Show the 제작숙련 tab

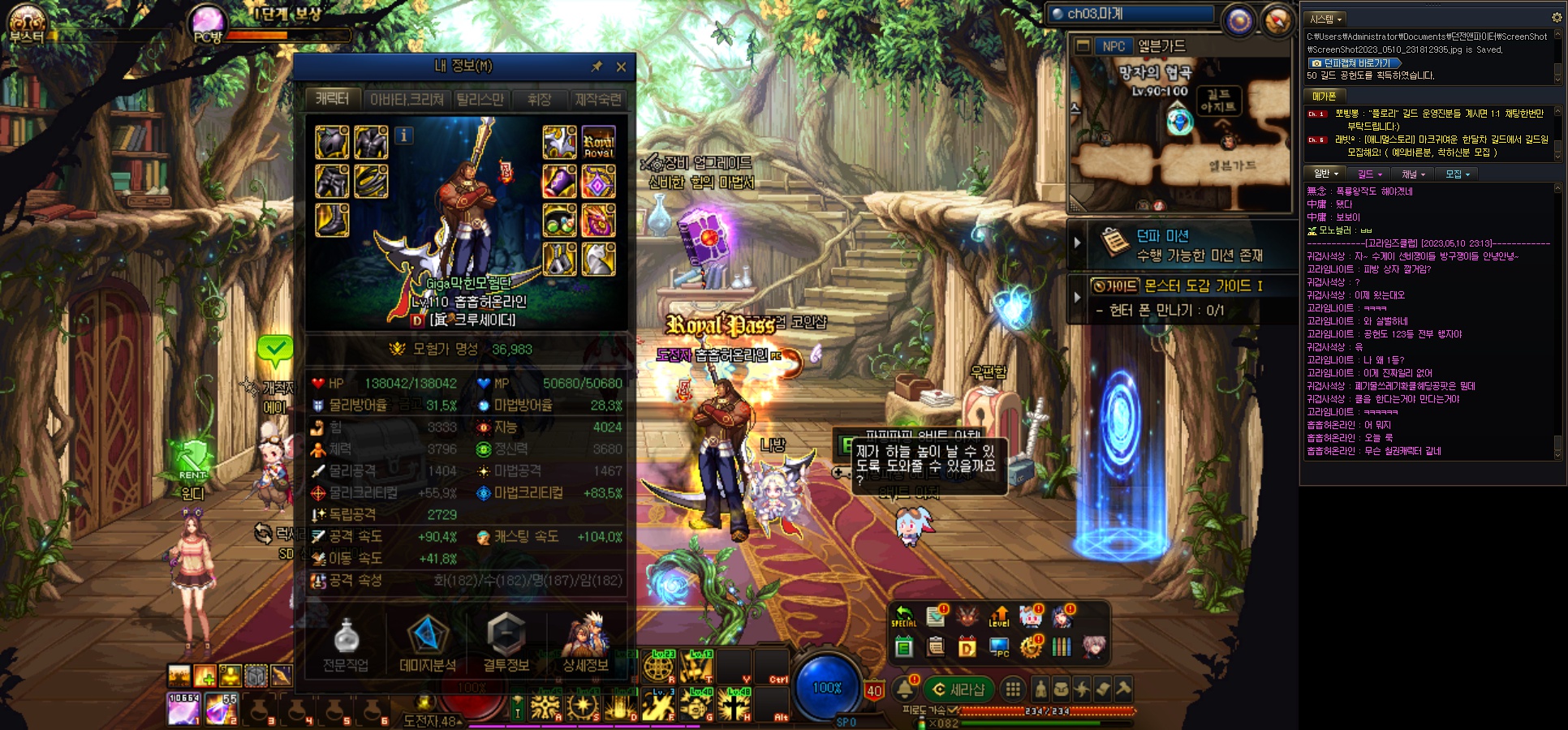point(598,99)
